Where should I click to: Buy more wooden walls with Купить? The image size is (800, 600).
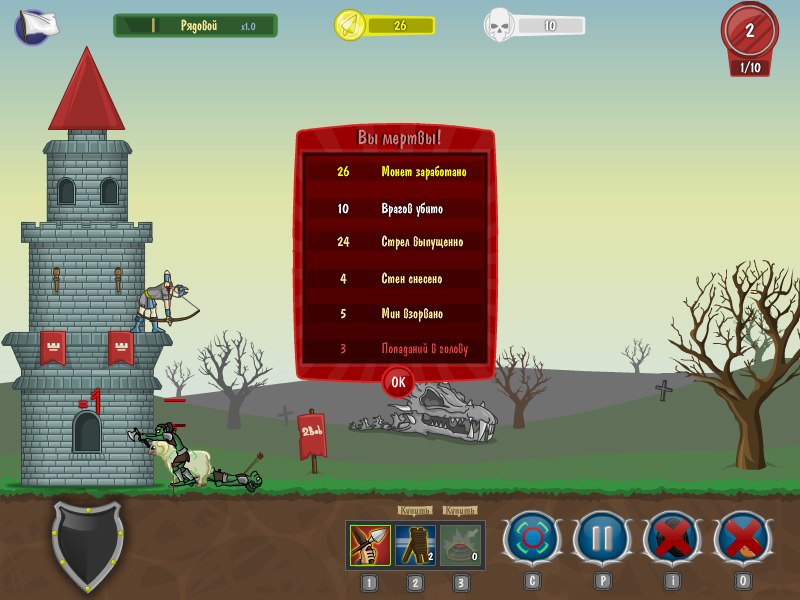coord(415,510)
